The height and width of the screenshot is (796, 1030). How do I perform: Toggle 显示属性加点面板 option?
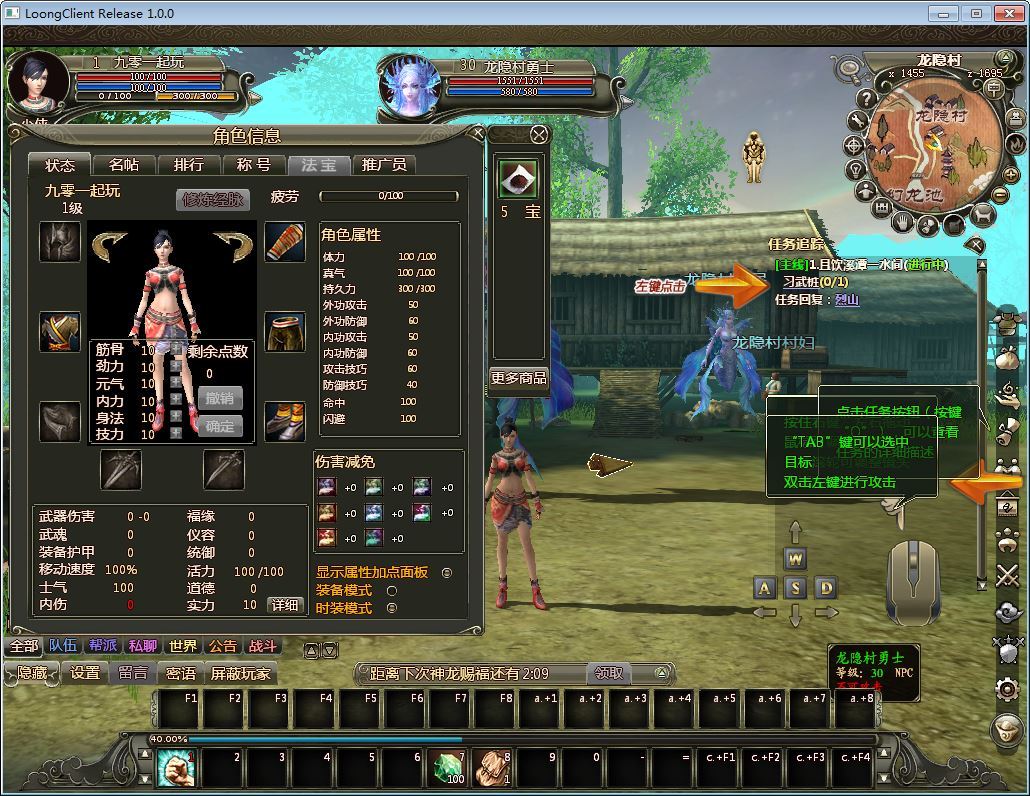446,573
